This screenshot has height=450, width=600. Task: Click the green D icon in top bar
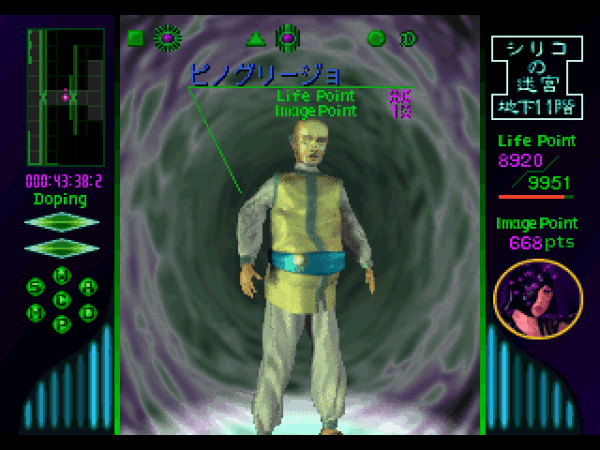[x=408, y=39]
